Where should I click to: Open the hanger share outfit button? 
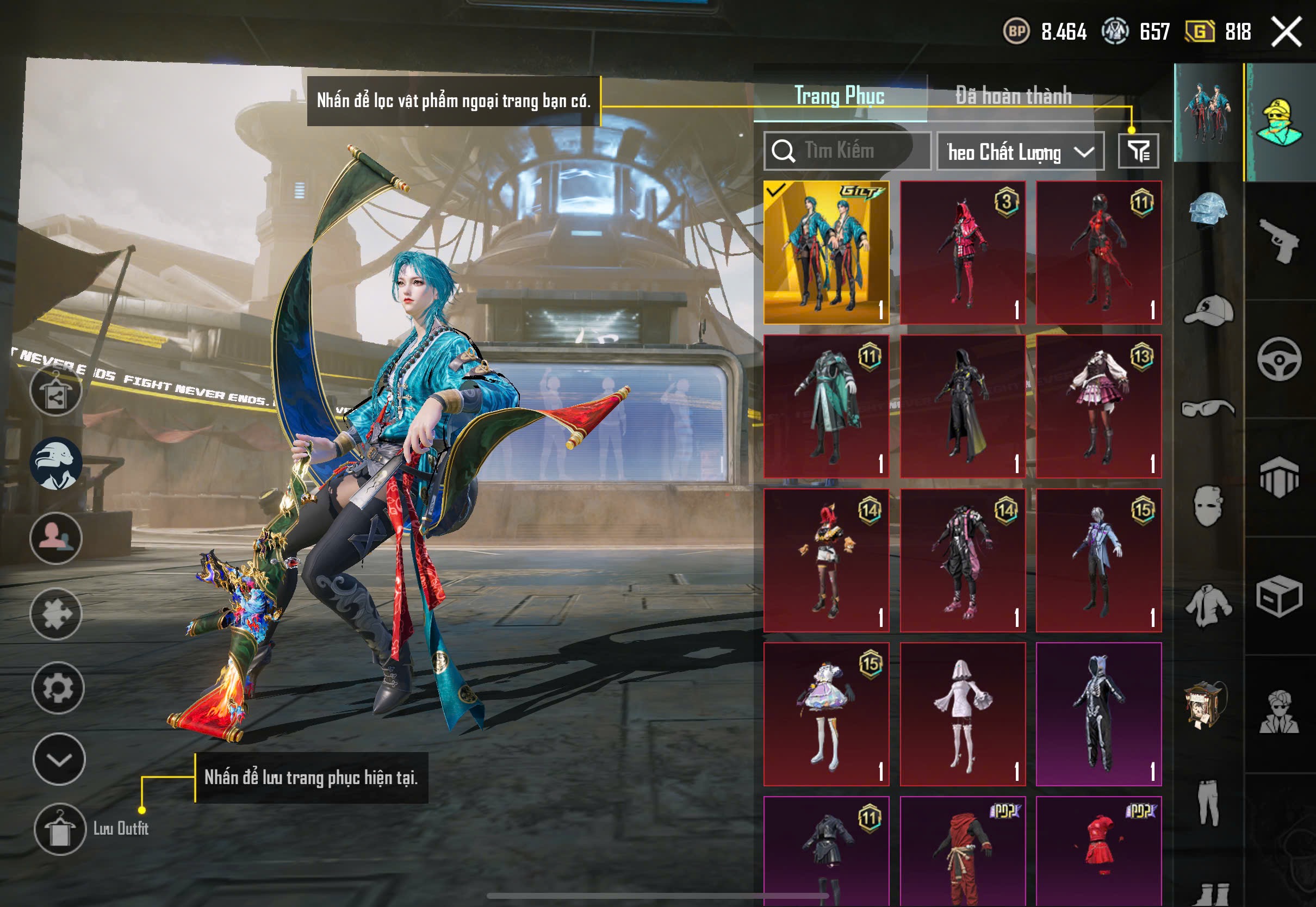tap(55, 391)
